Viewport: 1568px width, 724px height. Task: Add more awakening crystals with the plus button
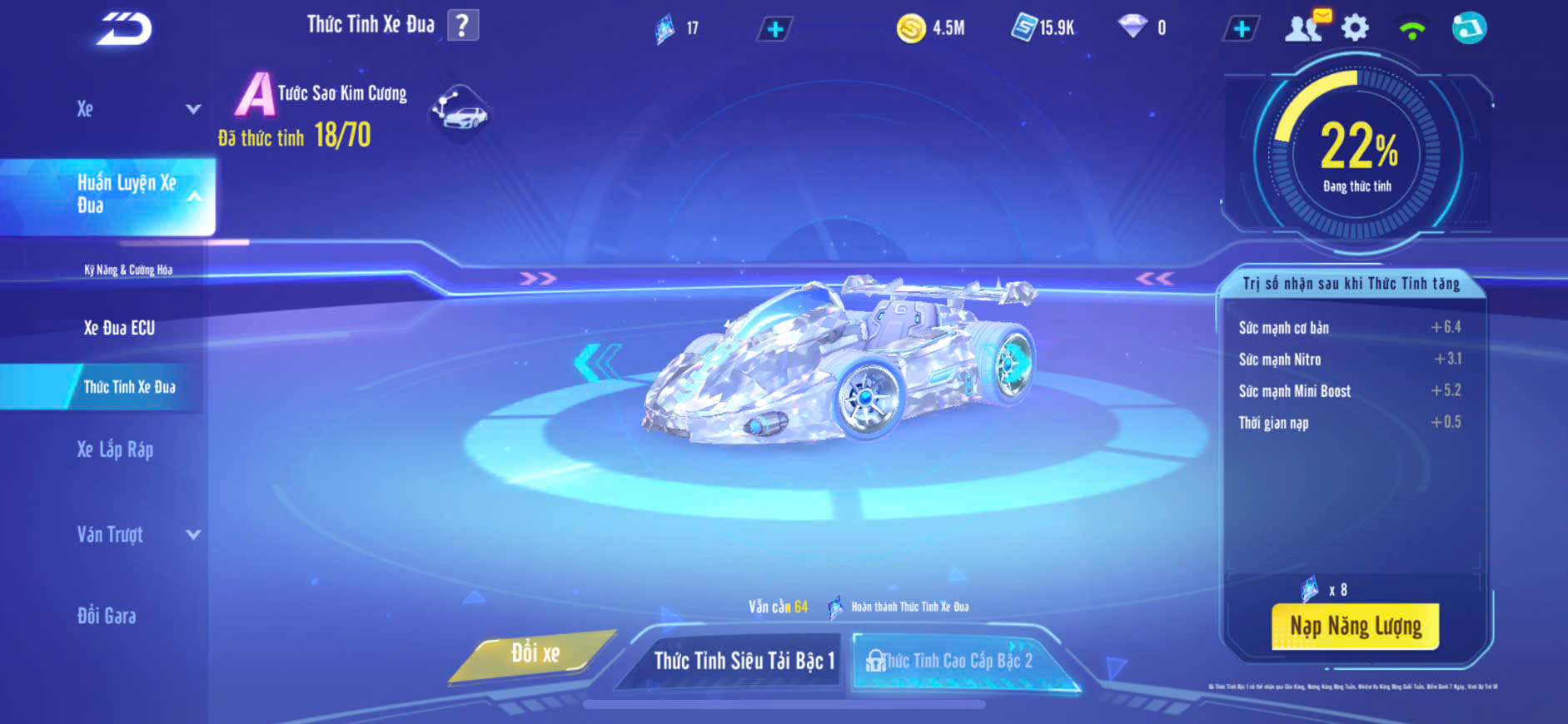(x=774, y=29)
